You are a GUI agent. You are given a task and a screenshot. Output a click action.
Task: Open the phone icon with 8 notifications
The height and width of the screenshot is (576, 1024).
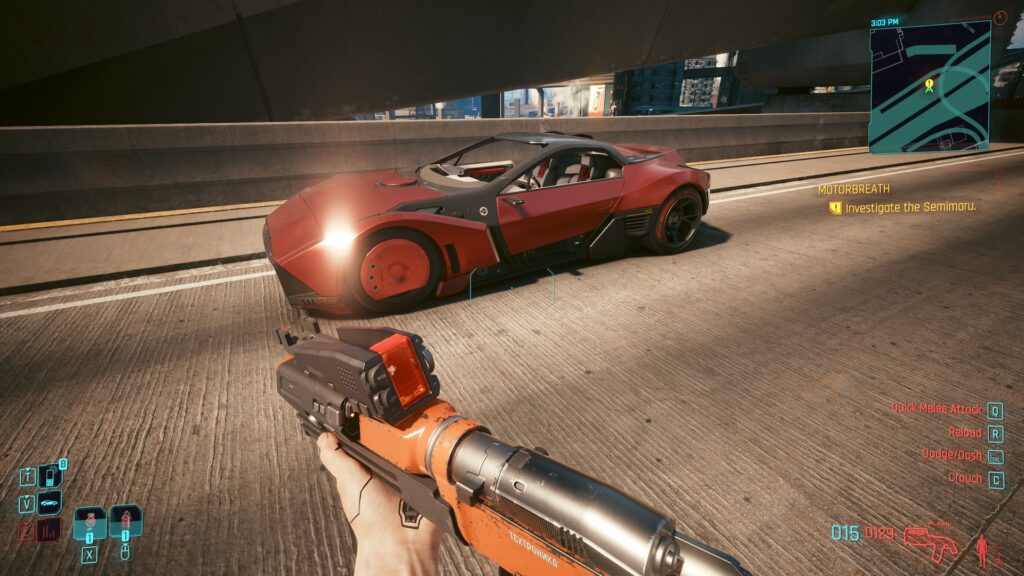coord(50,476)
